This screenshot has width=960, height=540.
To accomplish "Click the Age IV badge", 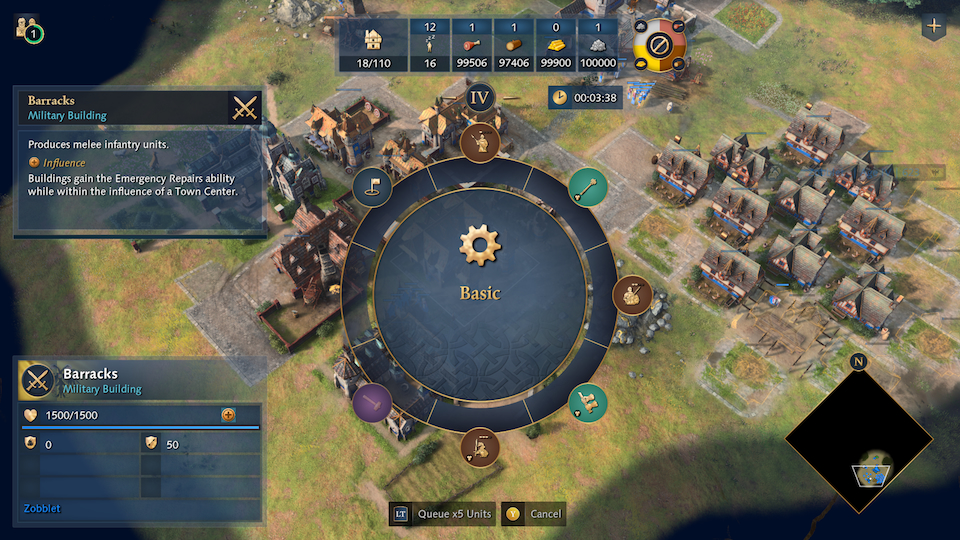I will 481,97.
